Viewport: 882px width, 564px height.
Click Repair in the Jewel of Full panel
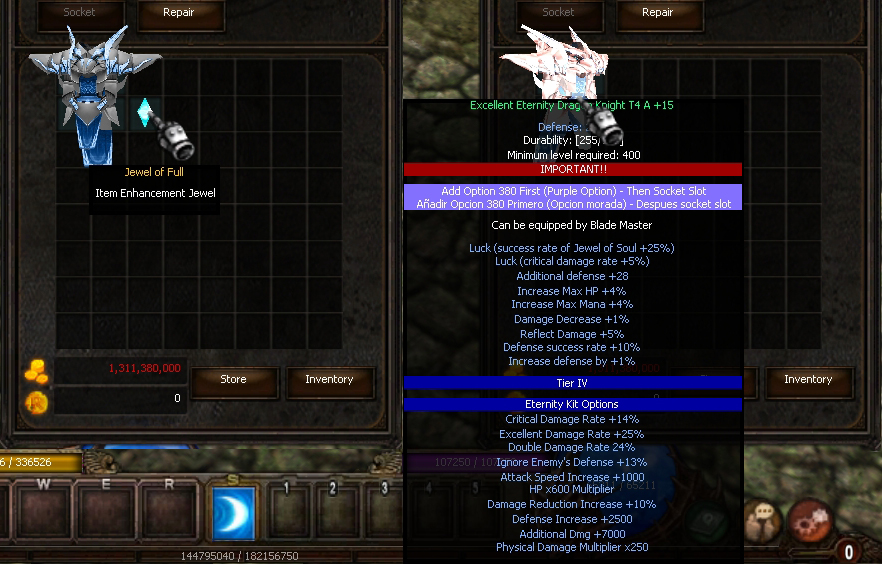pyautogui.click(x=178, y=14)
